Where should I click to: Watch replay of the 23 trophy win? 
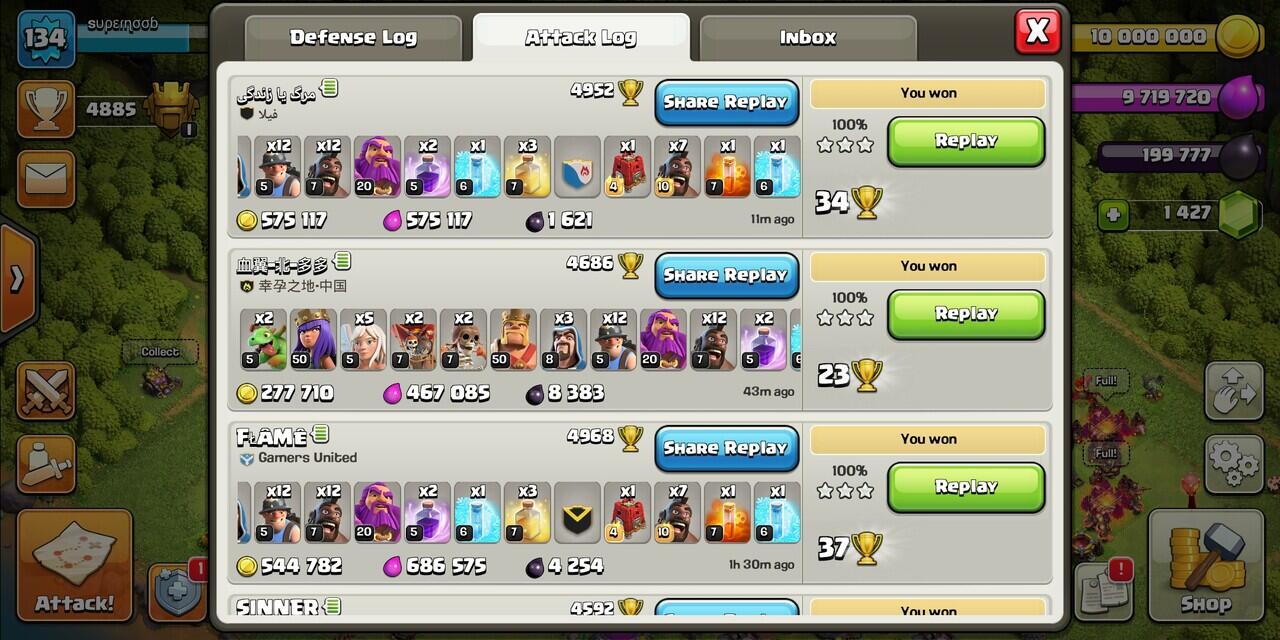tap(965, 314)
